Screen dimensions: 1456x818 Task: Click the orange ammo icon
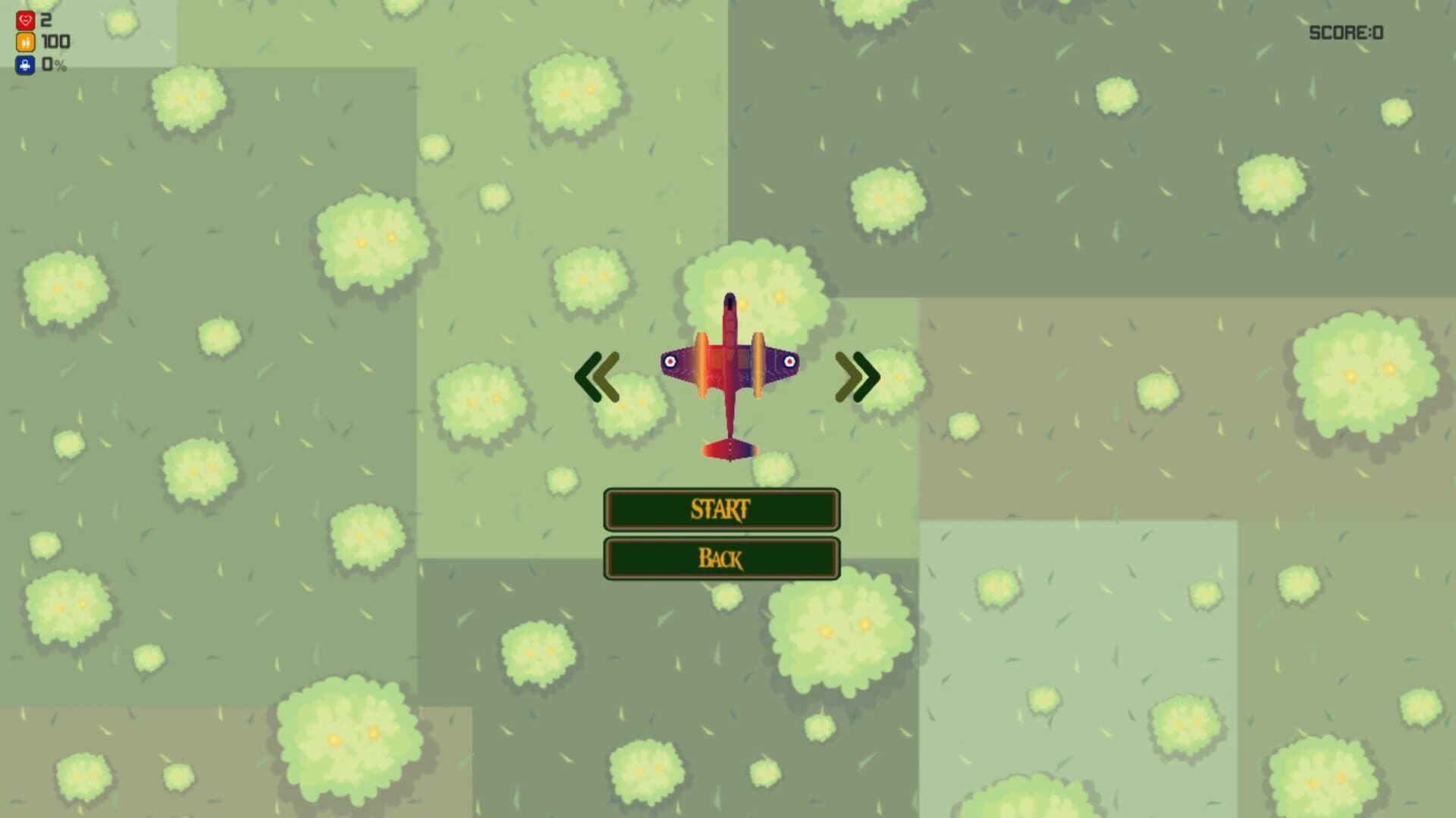coord(25,43)
